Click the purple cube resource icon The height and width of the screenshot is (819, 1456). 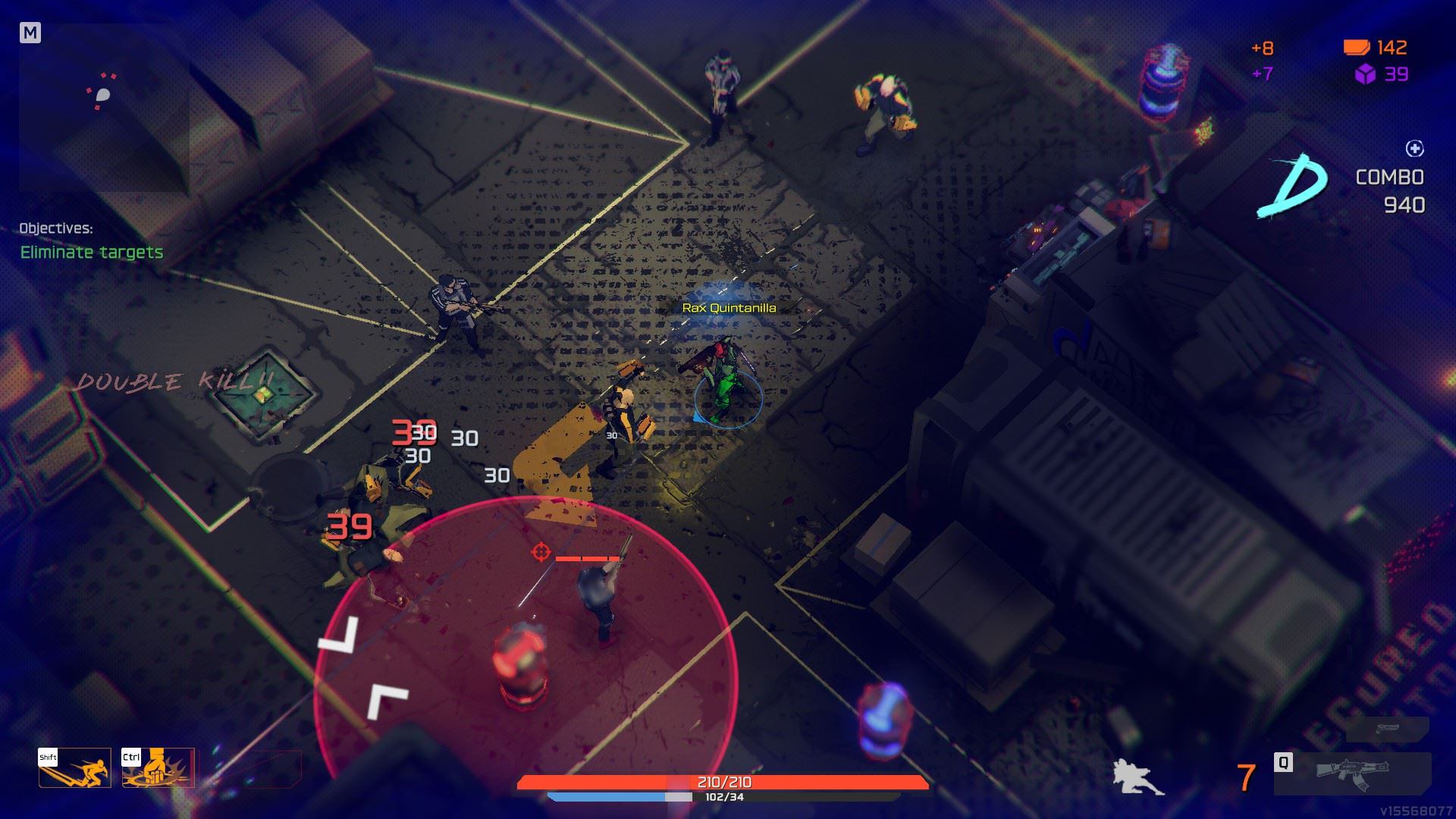click(1365, 74)
